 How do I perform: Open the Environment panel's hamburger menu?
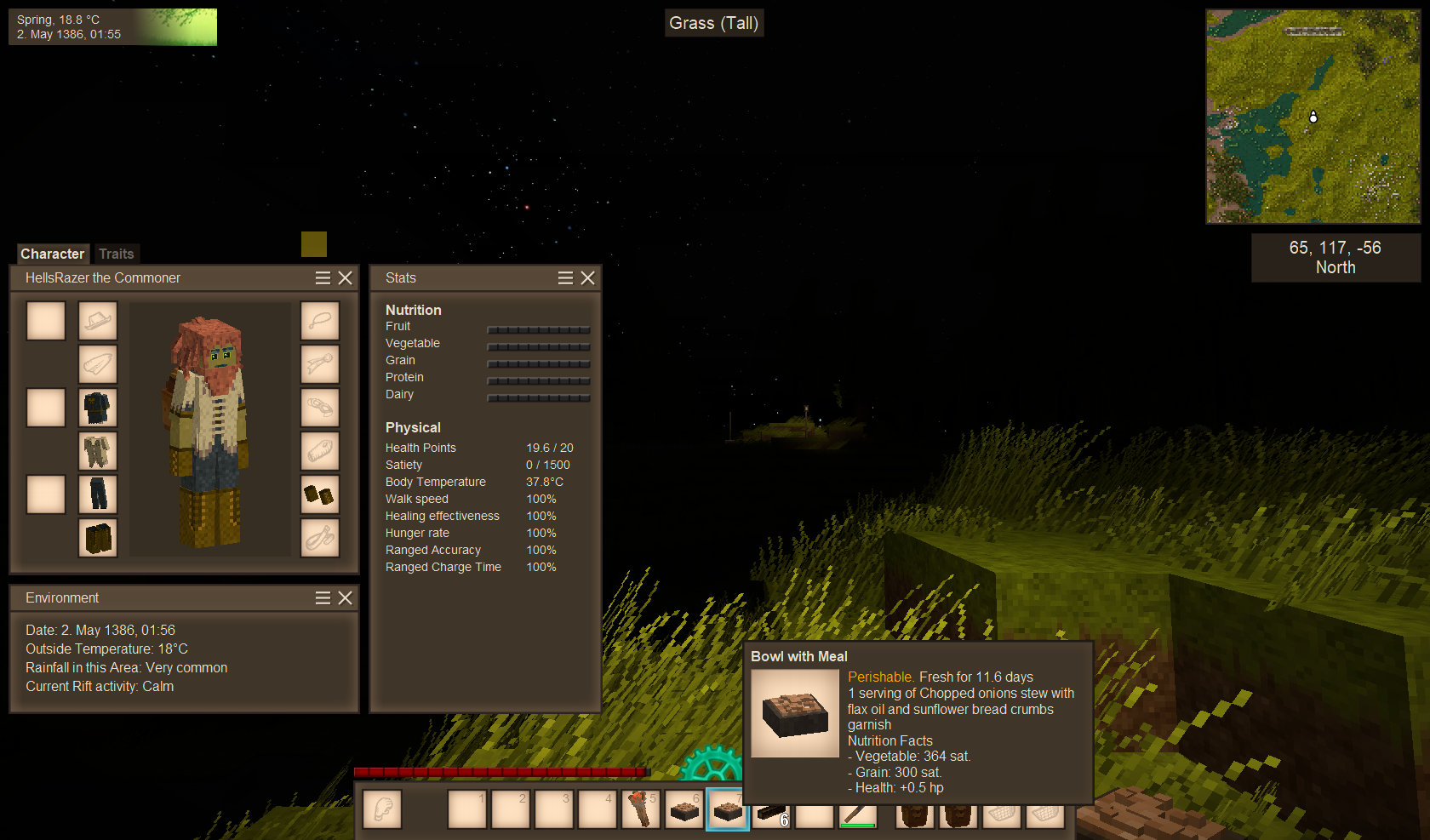[323, 597]
